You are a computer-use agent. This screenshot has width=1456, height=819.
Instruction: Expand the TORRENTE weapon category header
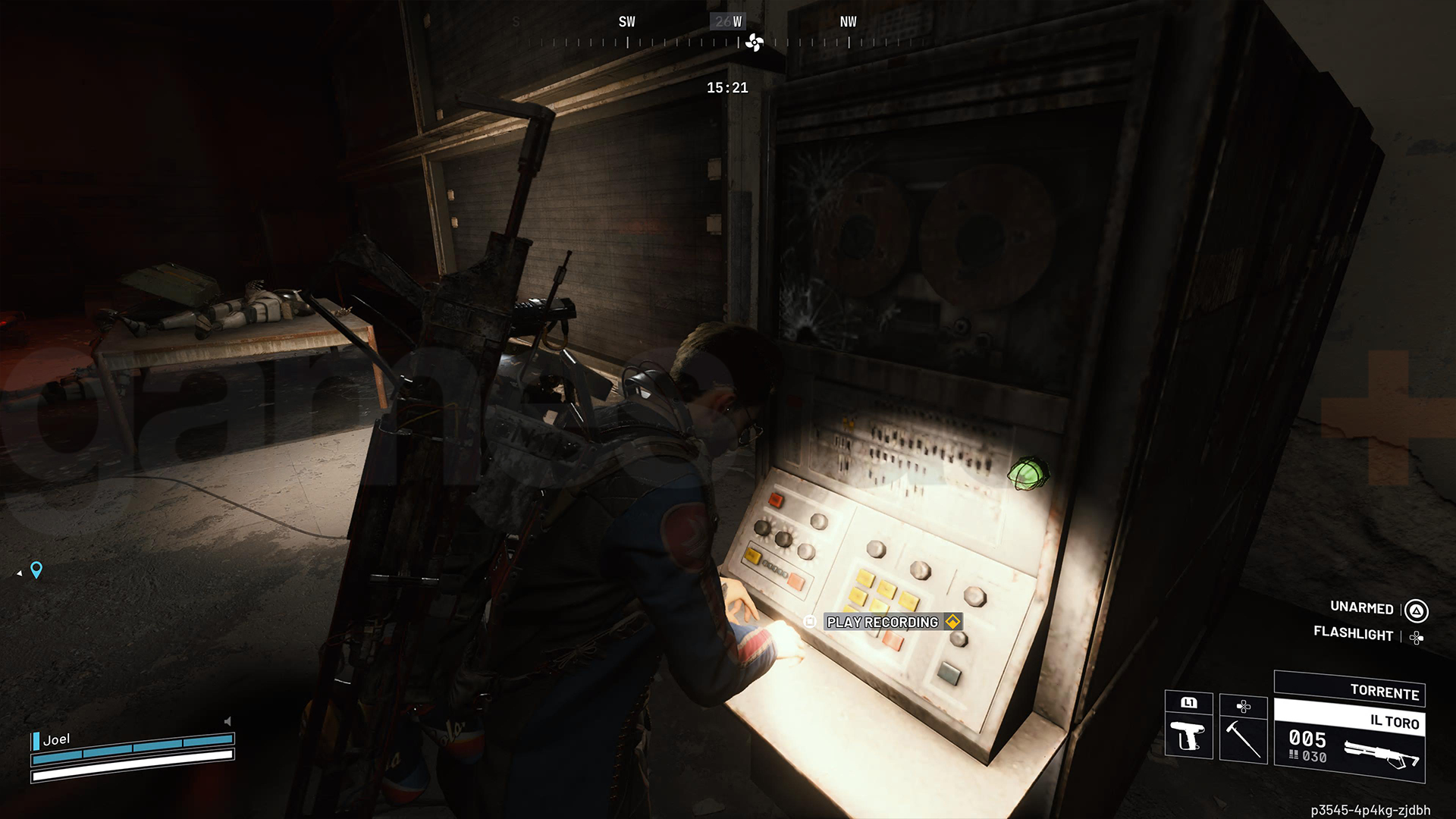pos(1386,692)
